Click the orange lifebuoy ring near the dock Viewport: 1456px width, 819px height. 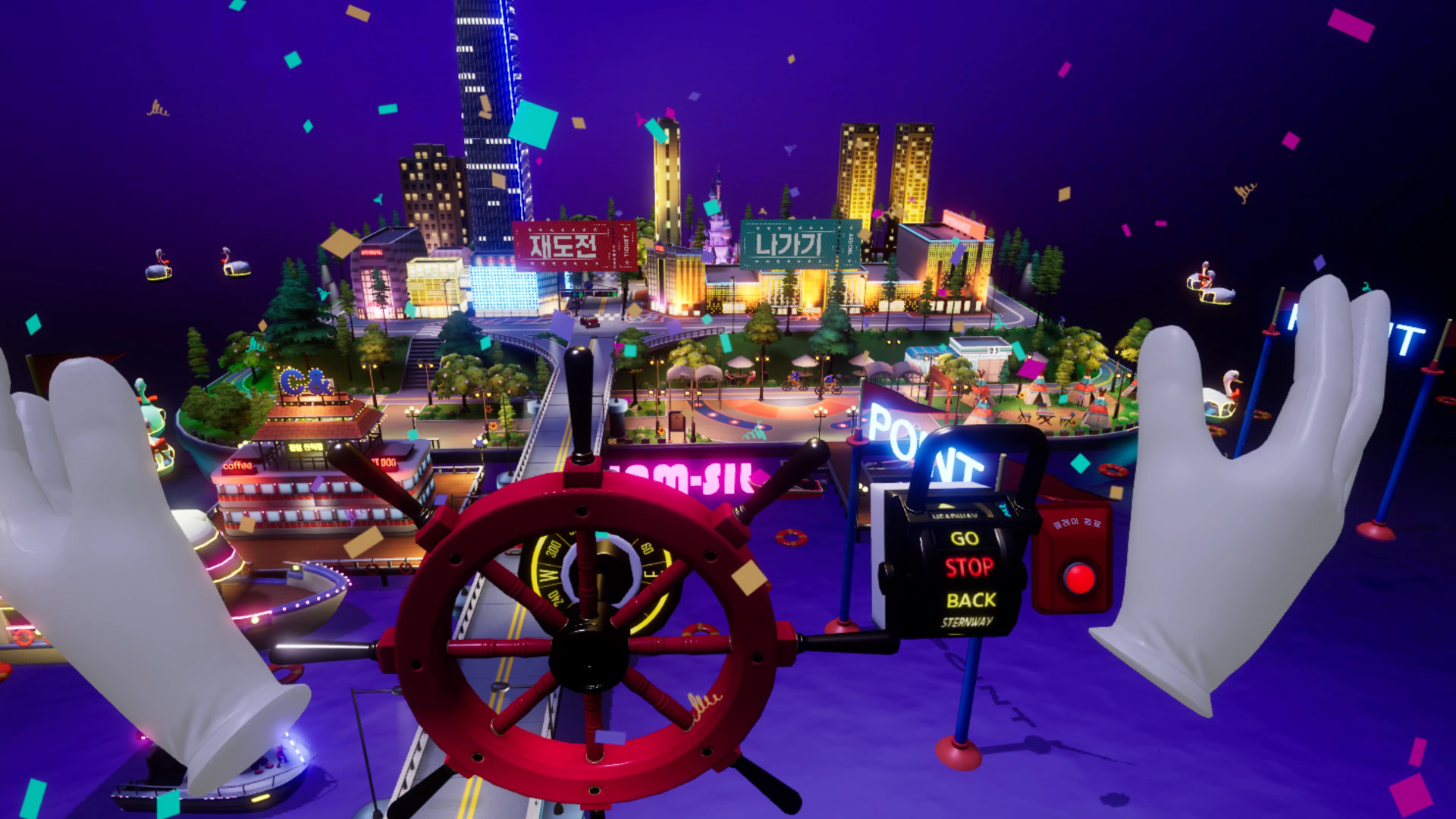coord(790,537)
